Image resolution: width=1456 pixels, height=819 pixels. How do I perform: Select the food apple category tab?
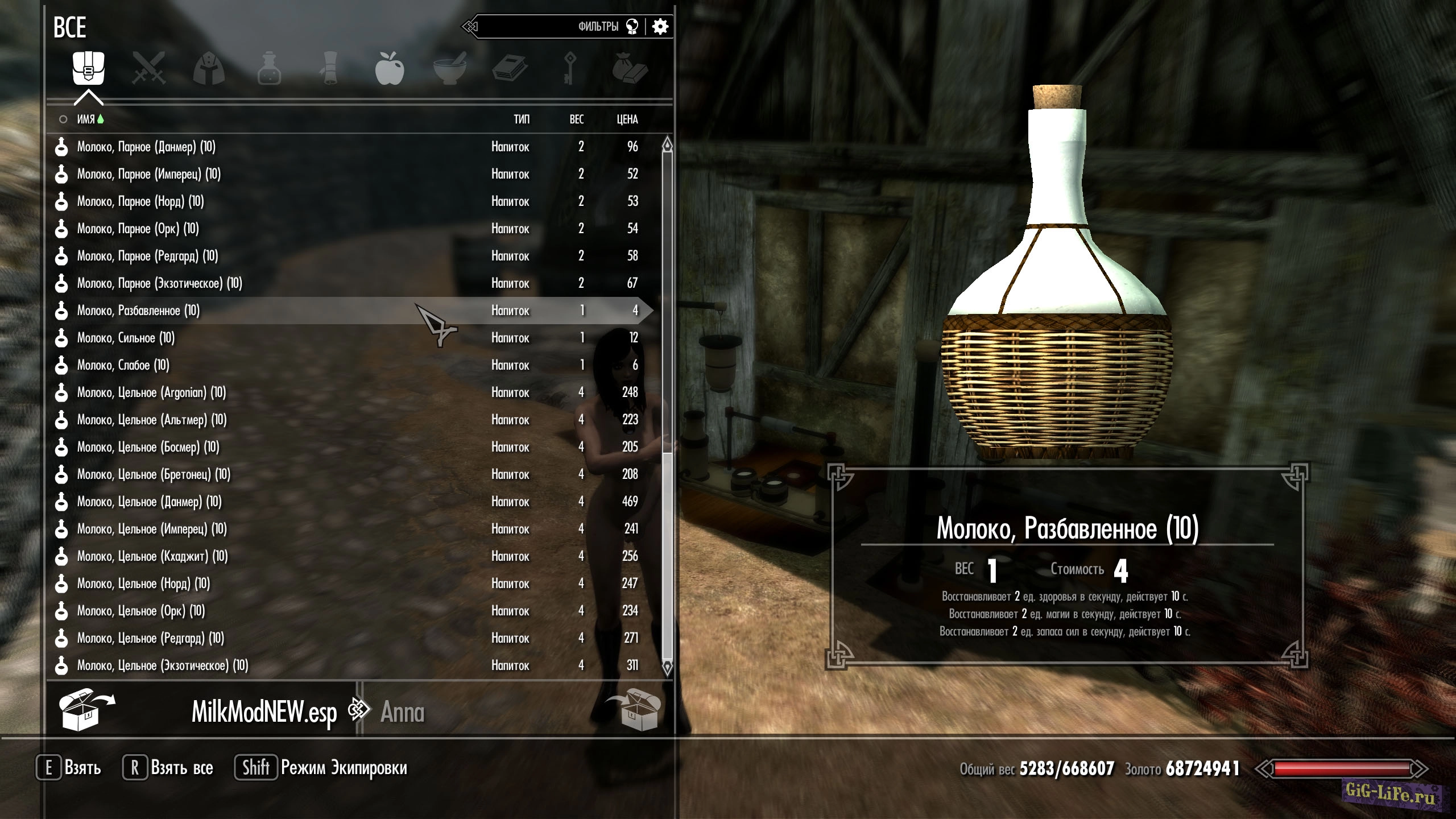tap(390, 69)
